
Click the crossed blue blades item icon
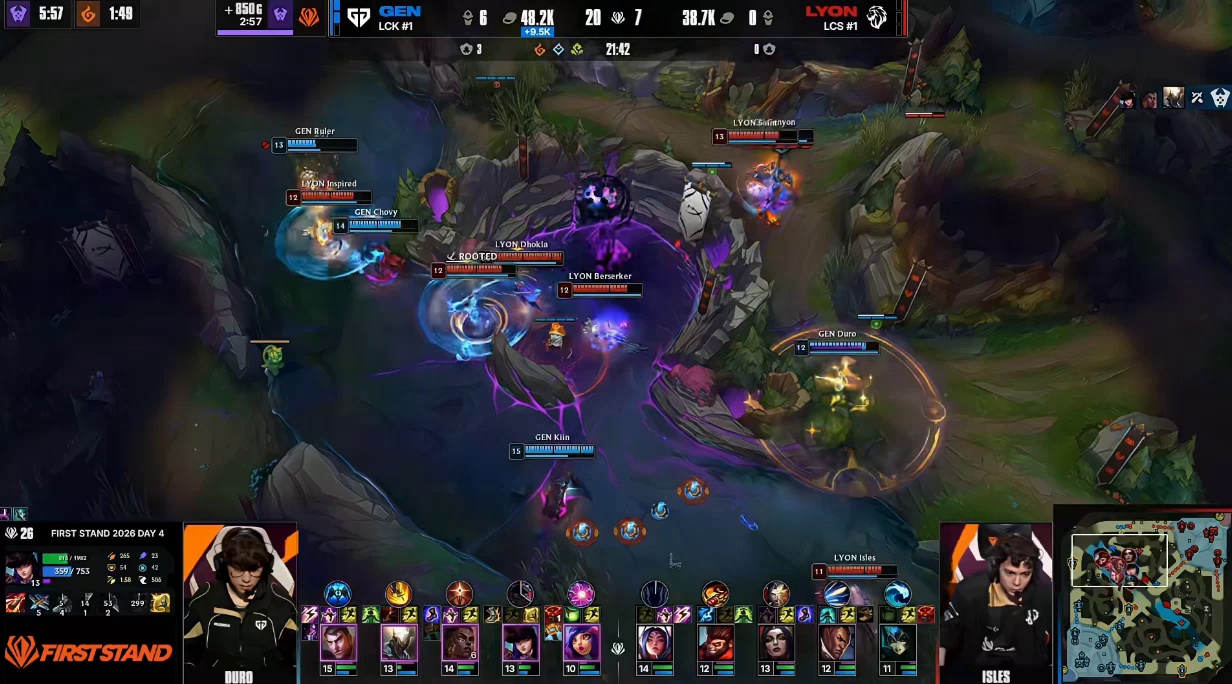coord(38,603)
